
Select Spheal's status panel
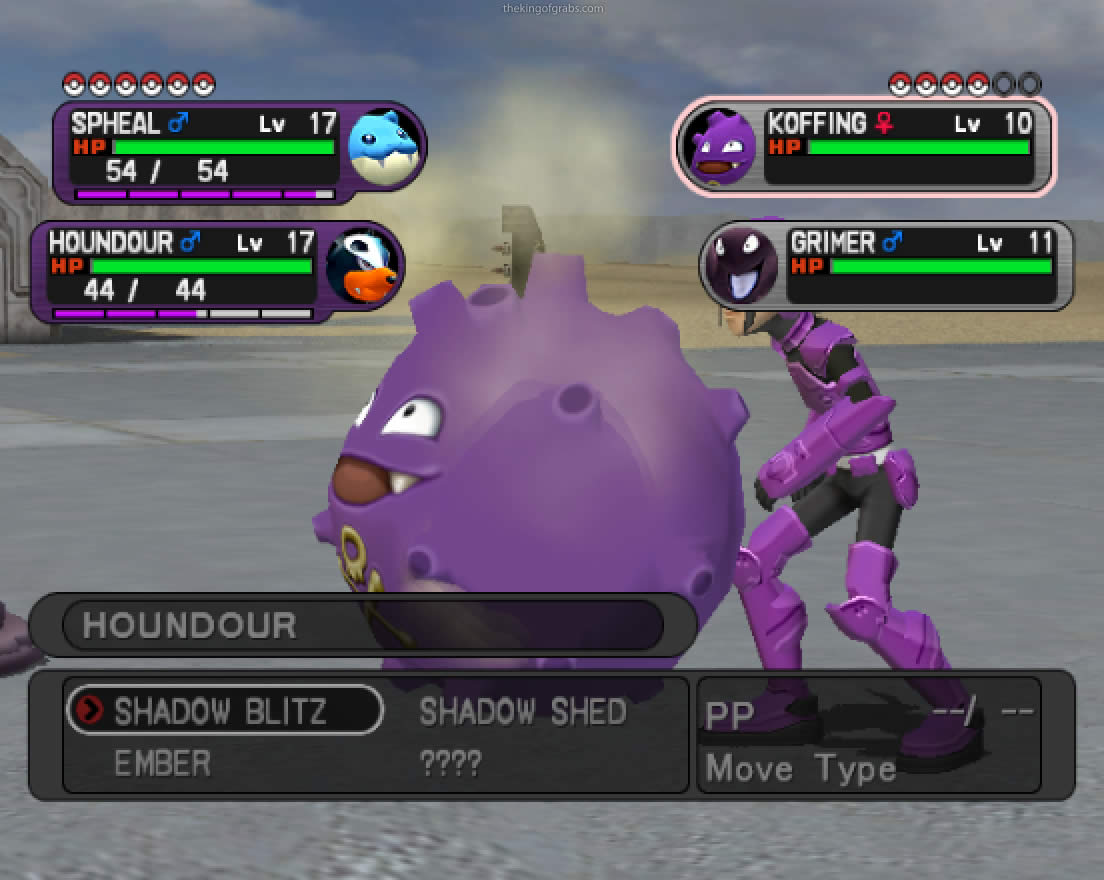238,151
